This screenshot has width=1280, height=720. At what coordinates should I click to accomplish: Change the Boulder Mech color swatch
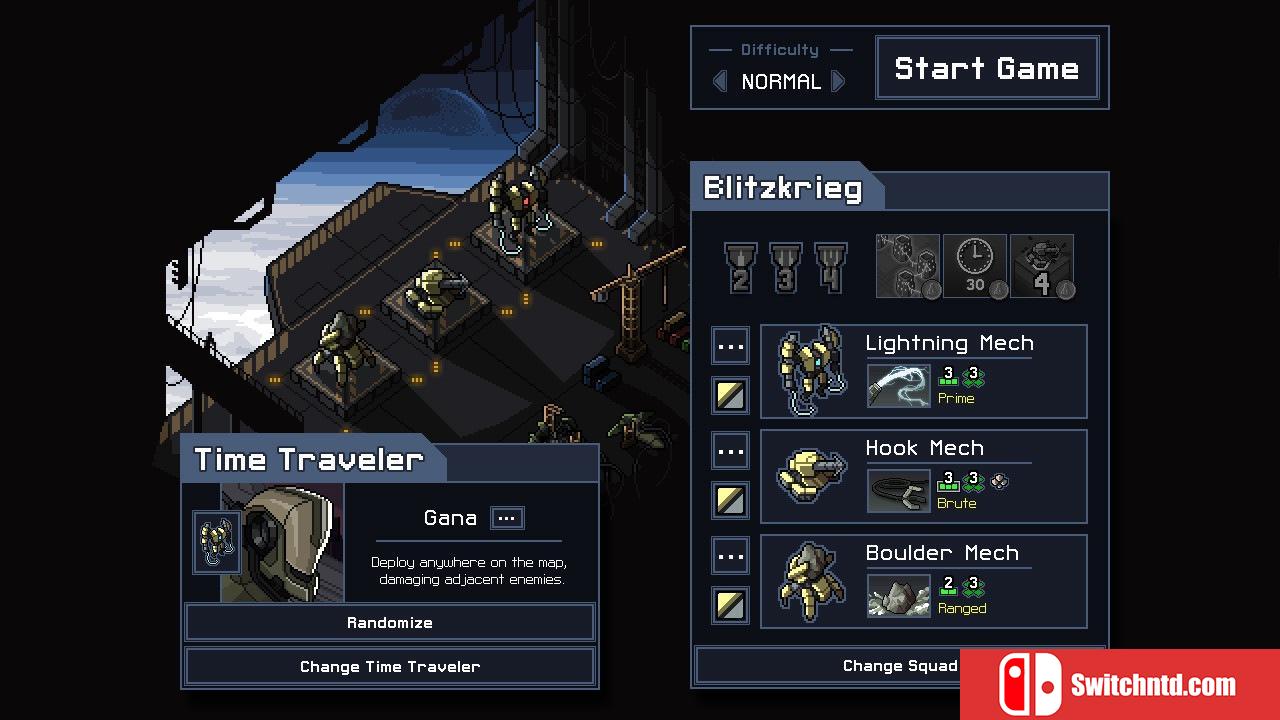tap(731, 605)
